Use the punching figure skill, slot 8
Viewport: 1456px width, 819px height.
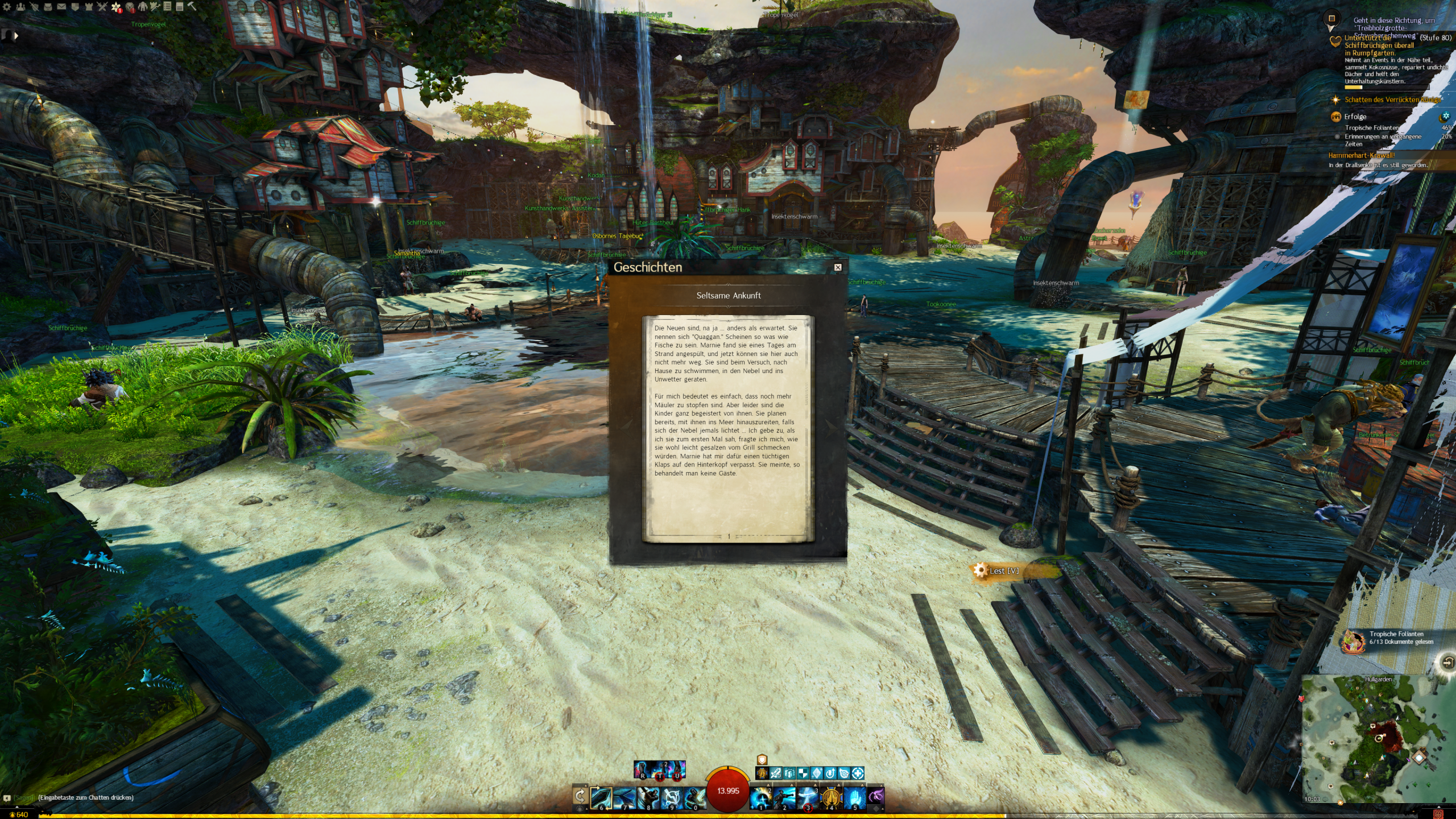(648, 797)
